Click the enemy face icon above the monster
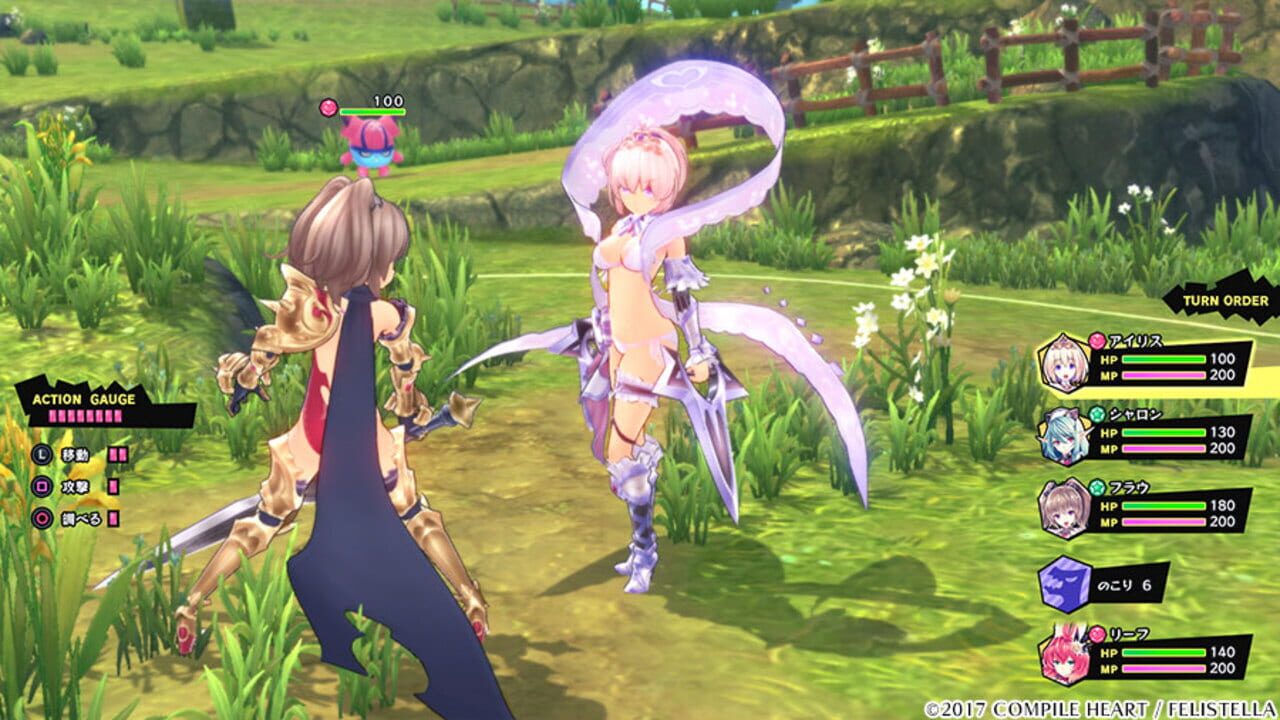This screenshot has height=720, width=1280. 328,106
